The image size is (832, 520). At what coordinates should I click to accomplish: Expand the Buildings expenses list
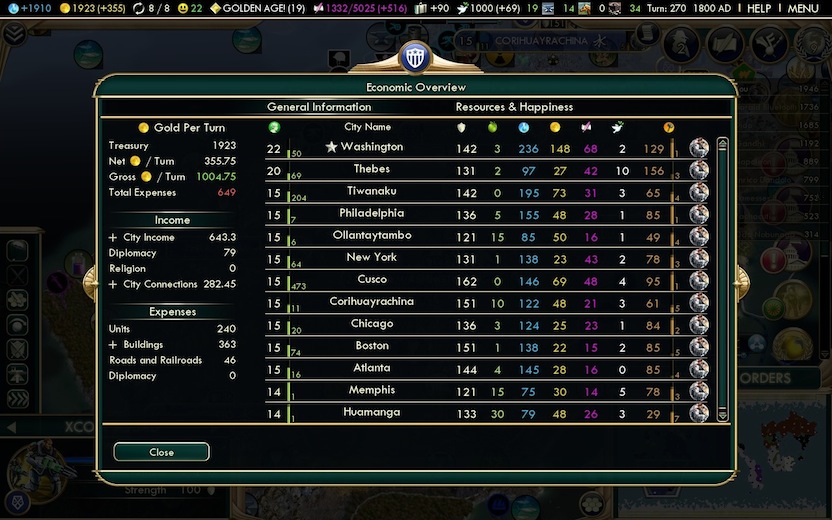tap(113, 345)
